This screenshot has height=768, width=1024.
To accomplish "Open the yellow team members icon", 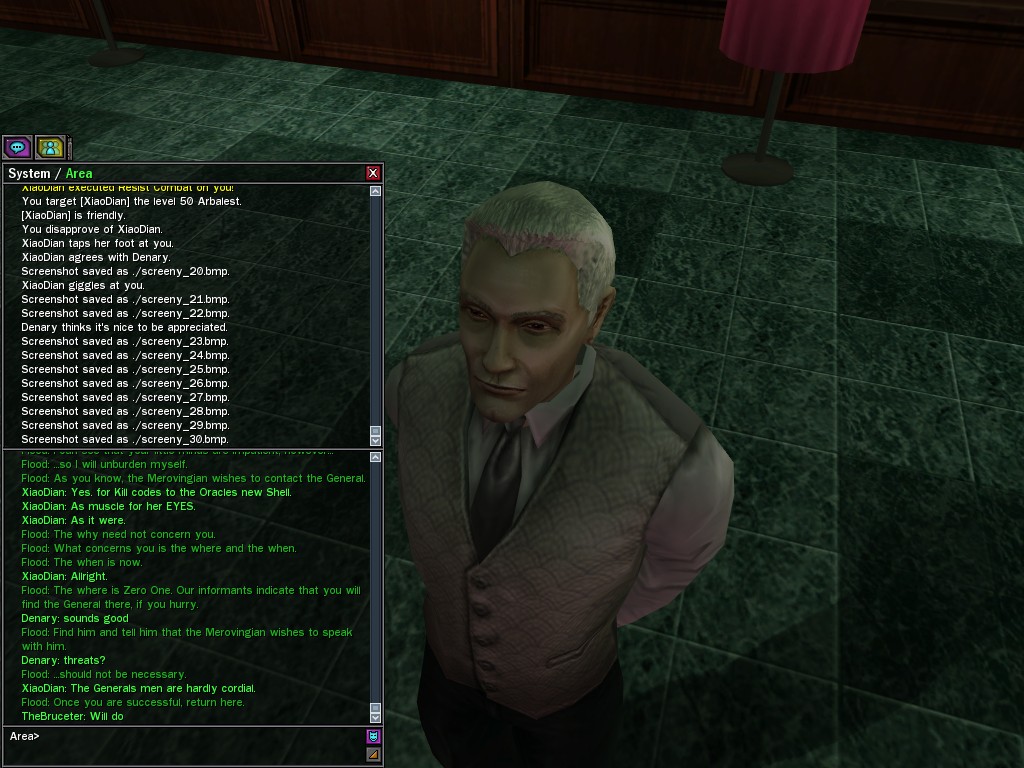I will (x=50, y=148).
